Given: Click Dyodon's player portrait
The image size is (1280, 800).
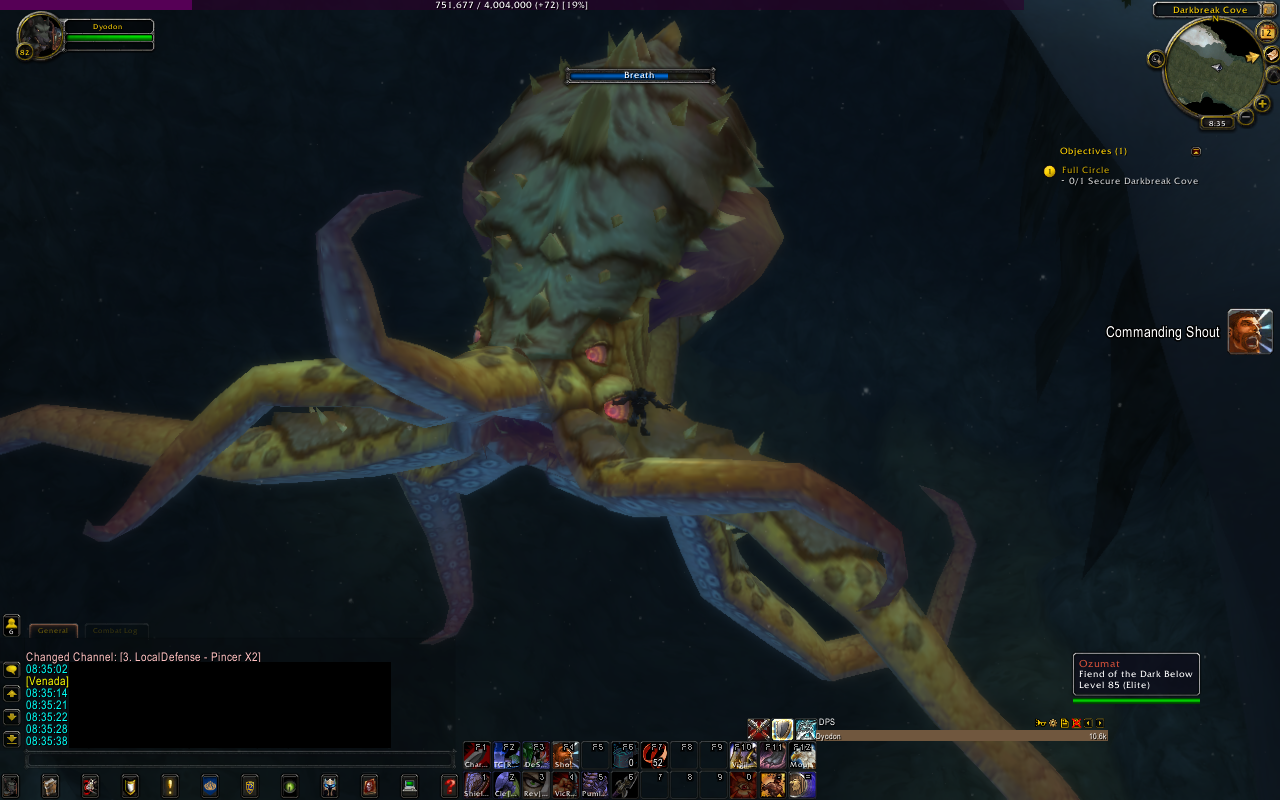Looking at the screenshot, I should [x=39, y=35].
